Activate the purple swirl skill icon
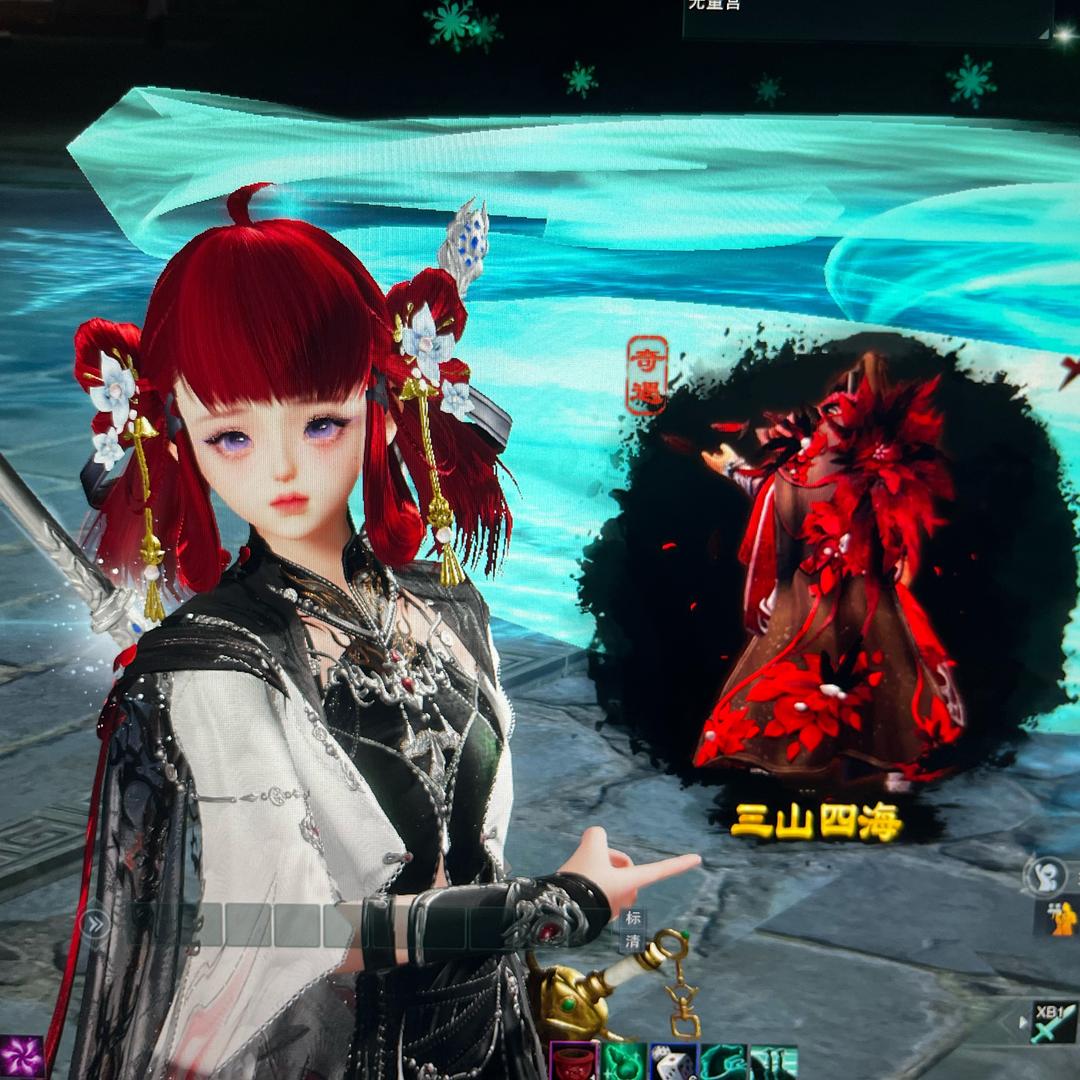Screen dimensions: 1080x1080 coord(21,1058)
